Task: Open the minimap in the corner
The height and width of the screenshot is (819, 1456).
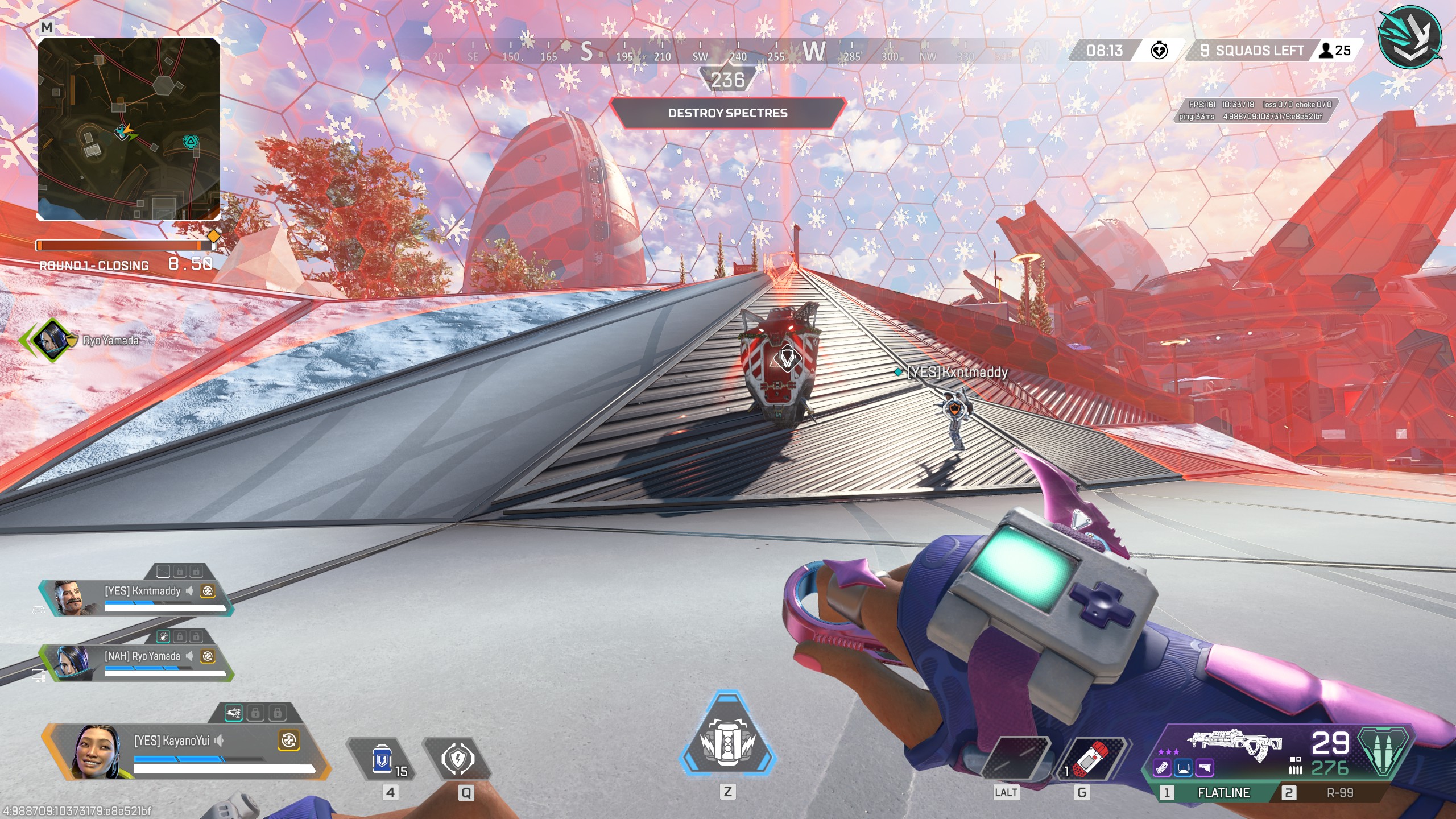Action: tap(129, 129)
